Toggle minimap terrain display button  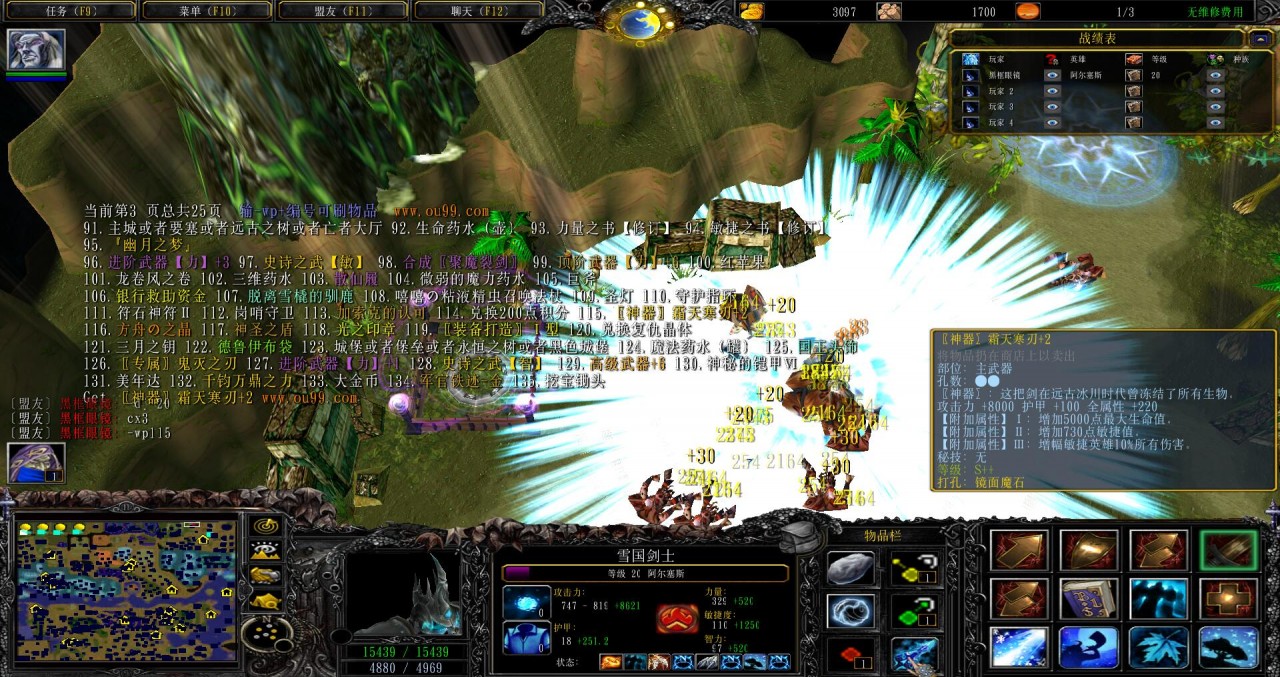point(265,550)
